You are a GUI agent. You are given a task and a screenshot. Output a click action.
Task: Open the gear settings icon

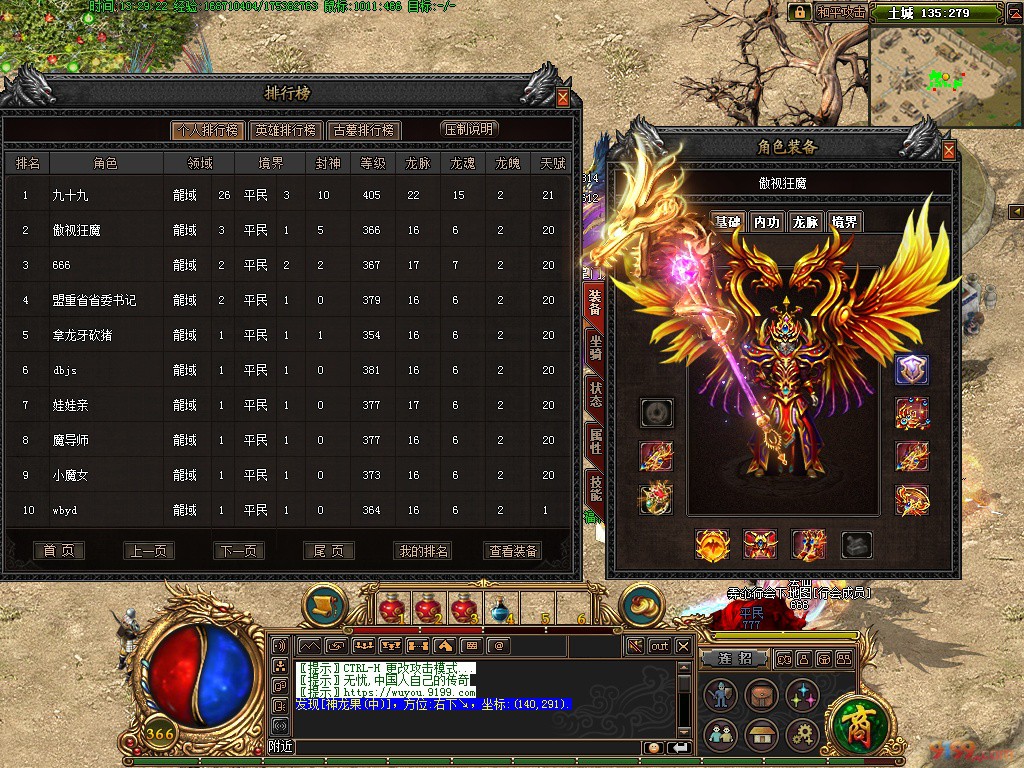click(x=803, y=736)
